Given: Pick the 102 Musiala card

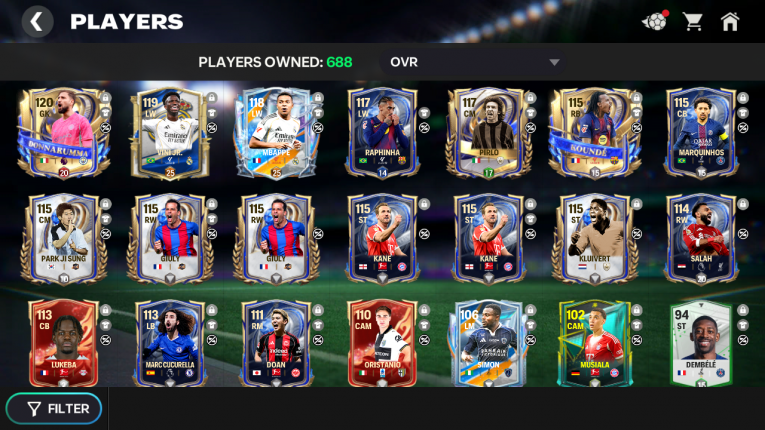Looking at the screenshot, I should pyautogui.click(x=592, y=342).
